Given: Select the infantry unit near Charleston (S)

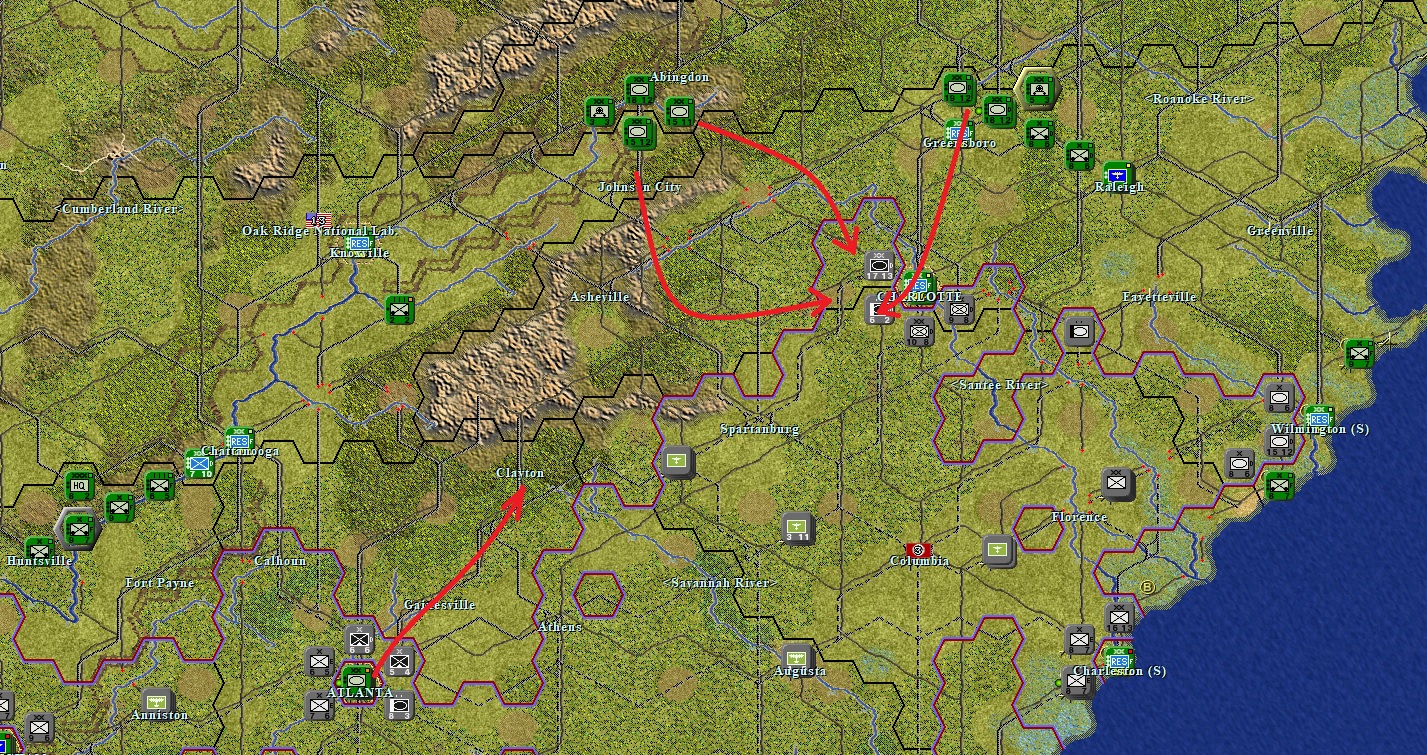Looking at the screenshot, I should click(x=1078, y=638).
